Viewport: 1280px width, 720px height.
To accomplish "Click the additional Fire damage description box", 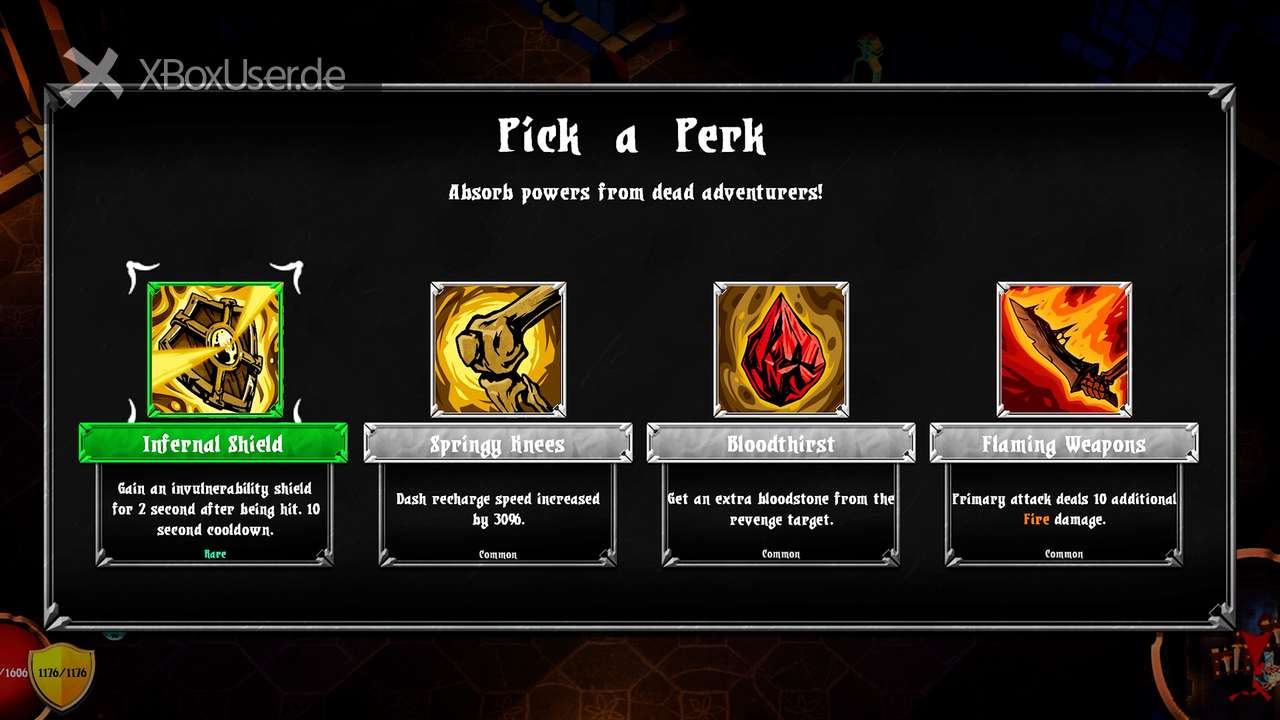I will pyautogui.click(x=1064, y=514).
